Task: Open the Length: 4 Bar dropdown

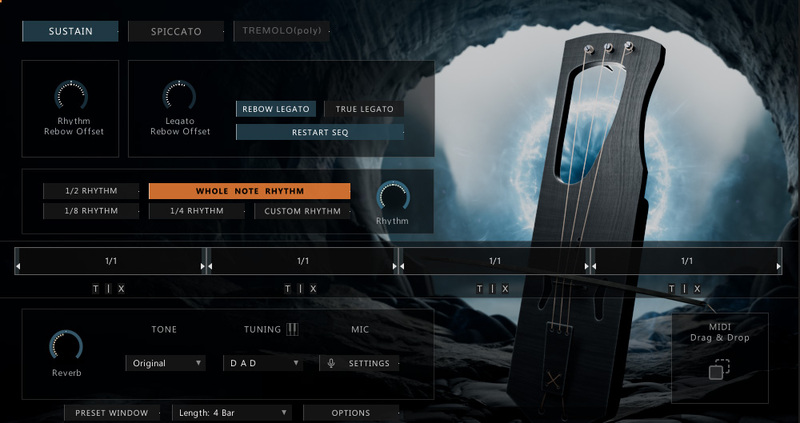Action: 232,412
